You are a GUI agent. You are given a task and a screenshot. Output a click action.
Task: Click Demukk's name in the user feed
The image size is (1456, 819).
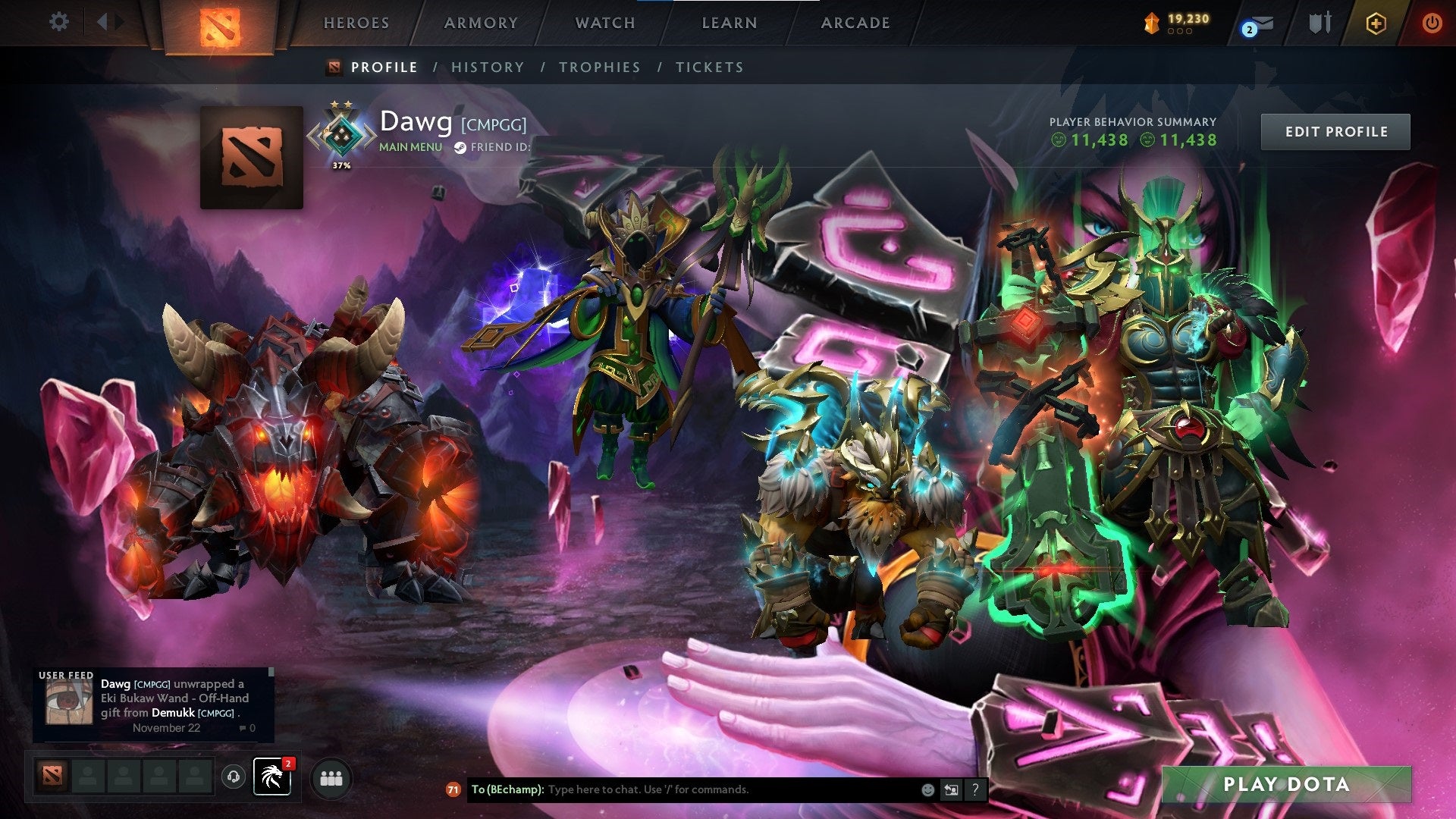173,713
